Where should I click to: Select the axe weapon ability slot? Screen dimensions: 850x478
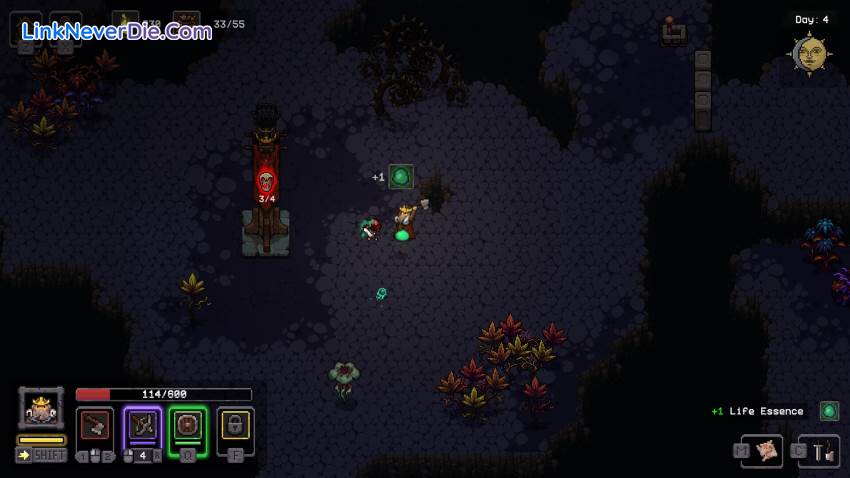pyautogui.click(x=96, y=425)
